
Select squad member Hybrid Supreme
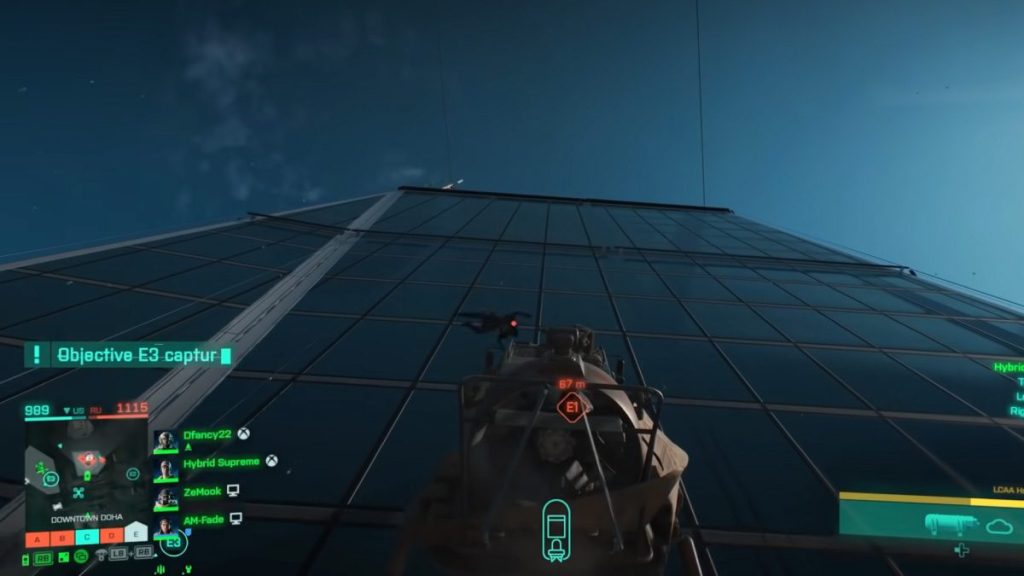point(221,462)
